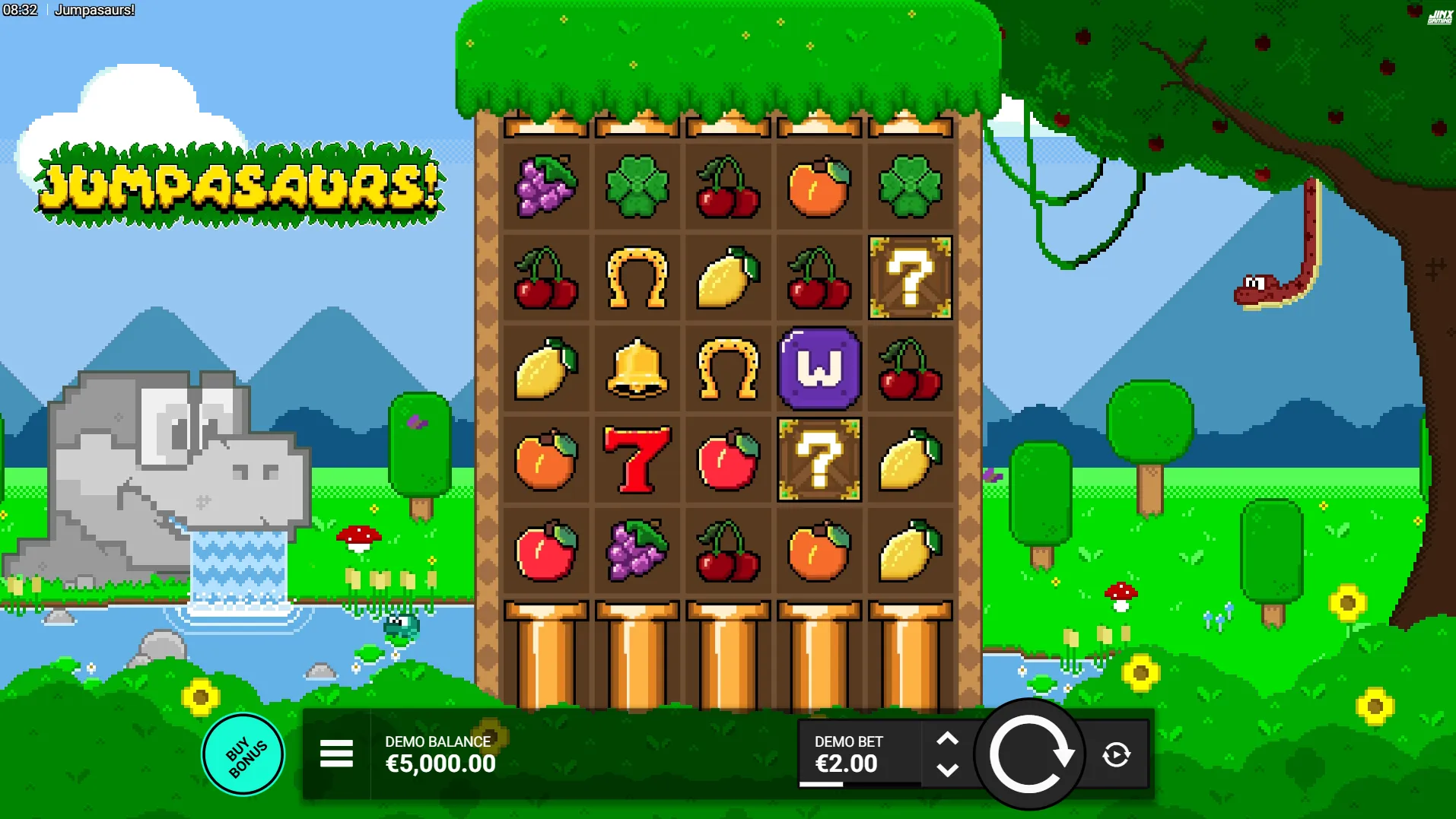The image size is (1456, 819).
Task: Open the autoplay settings
Action: (x=1116, y=754)
